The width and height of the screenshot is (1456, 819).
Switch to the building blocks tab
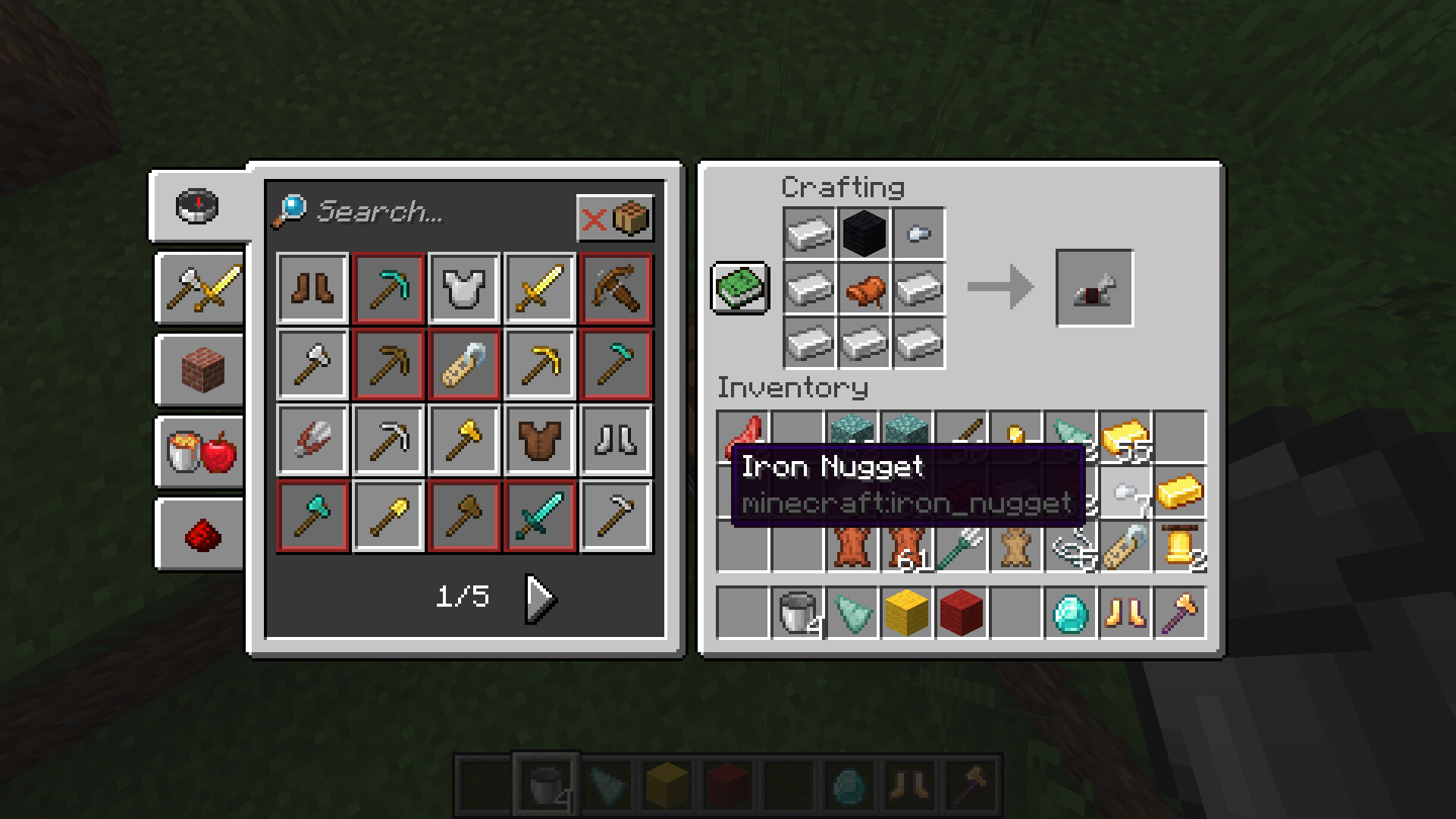202,370
